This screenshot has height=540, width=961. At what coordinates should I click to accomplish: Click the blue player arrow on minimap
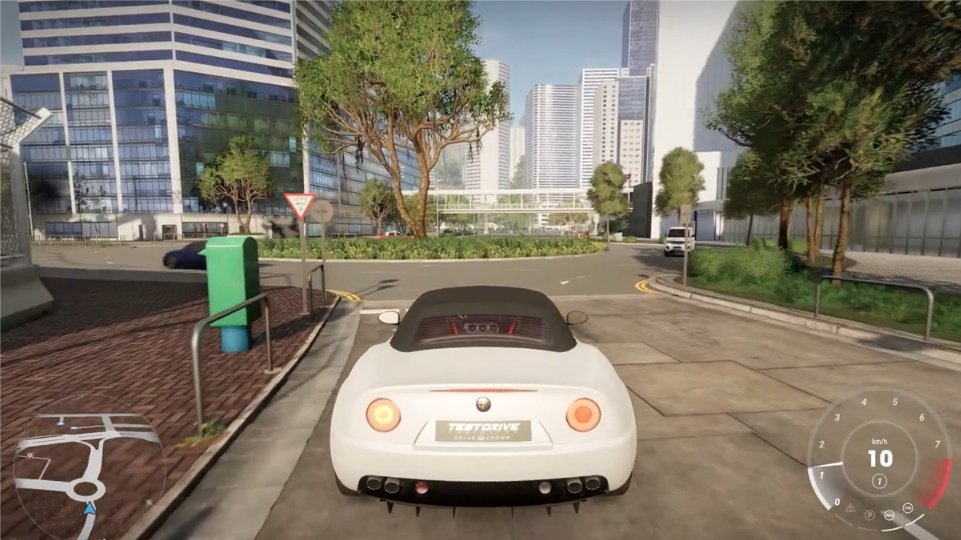tap(90, 508)
